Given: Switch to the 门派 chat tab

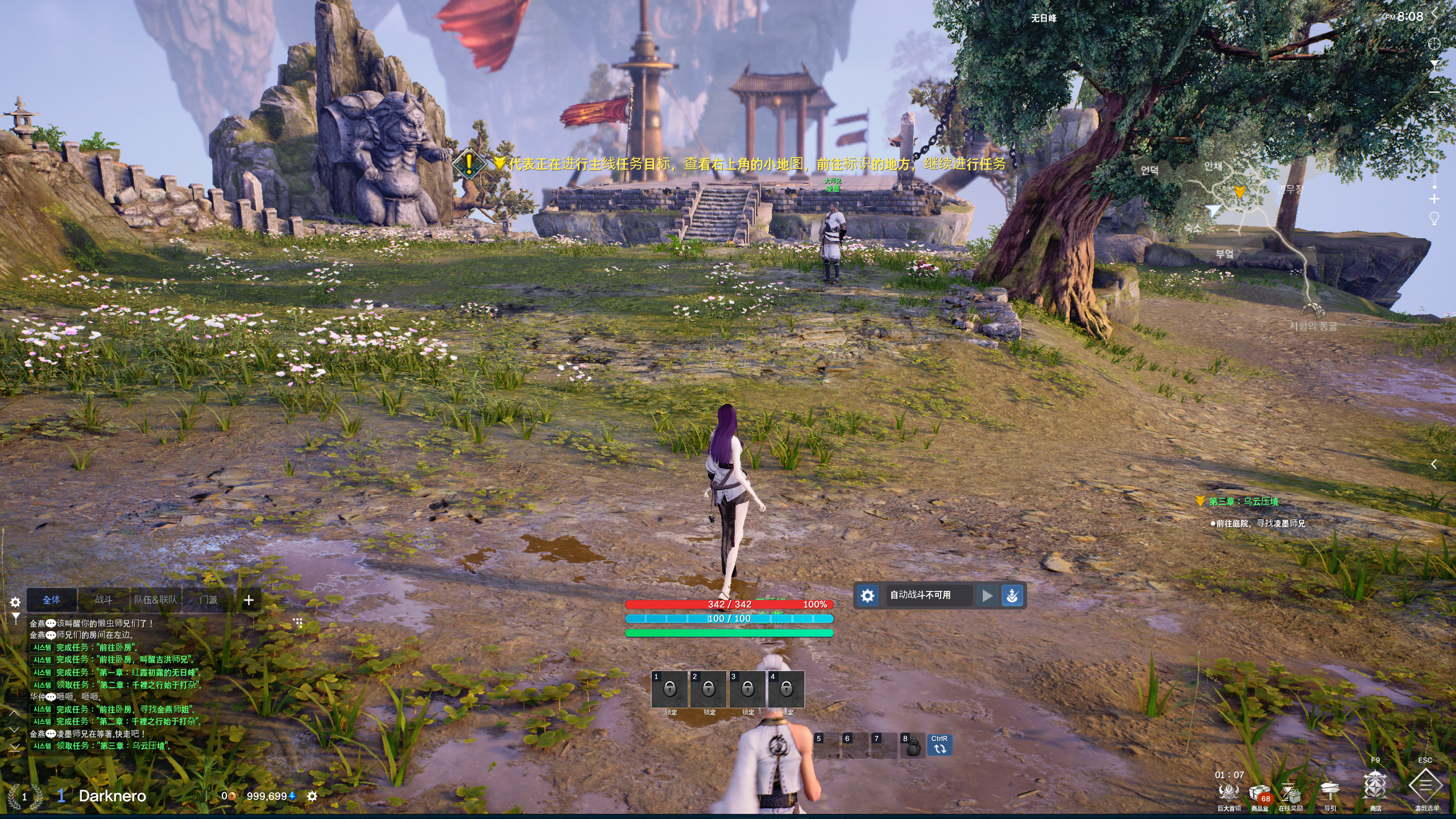Looking at the screenshot, I should [x=208, y=599].
